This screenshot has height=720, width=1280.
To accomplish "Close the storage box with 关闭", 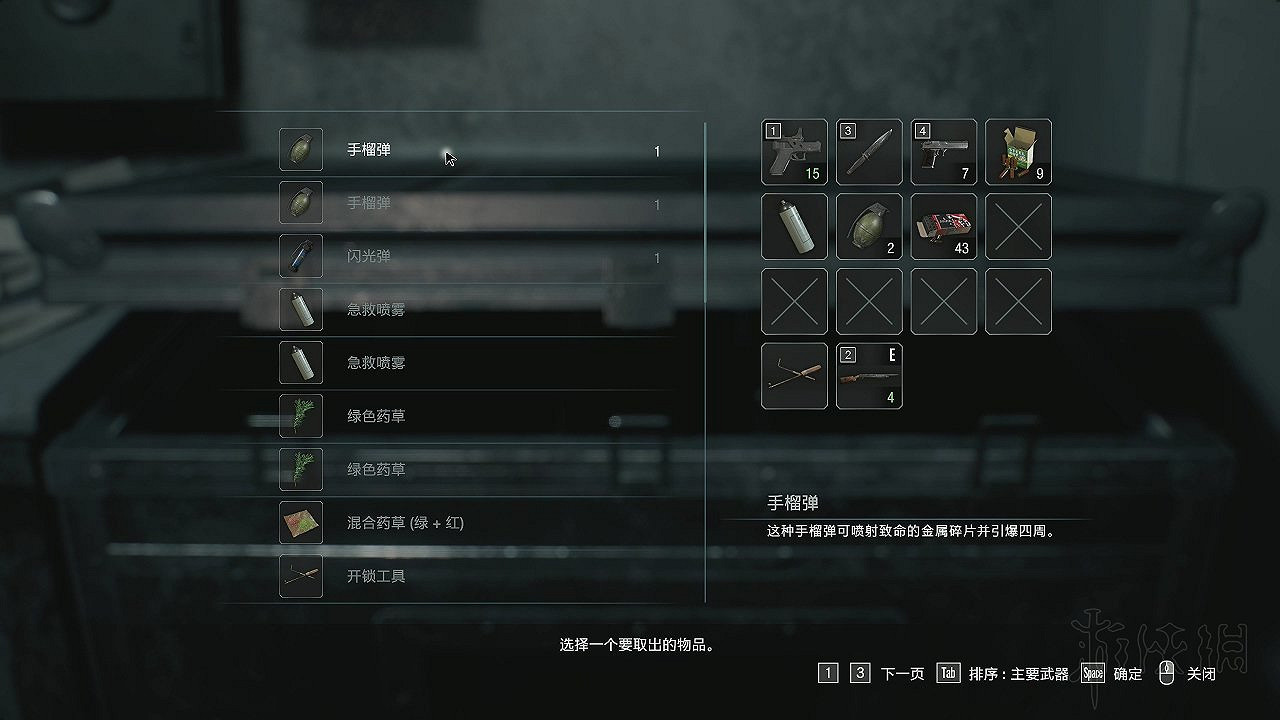I will 1199,674.
